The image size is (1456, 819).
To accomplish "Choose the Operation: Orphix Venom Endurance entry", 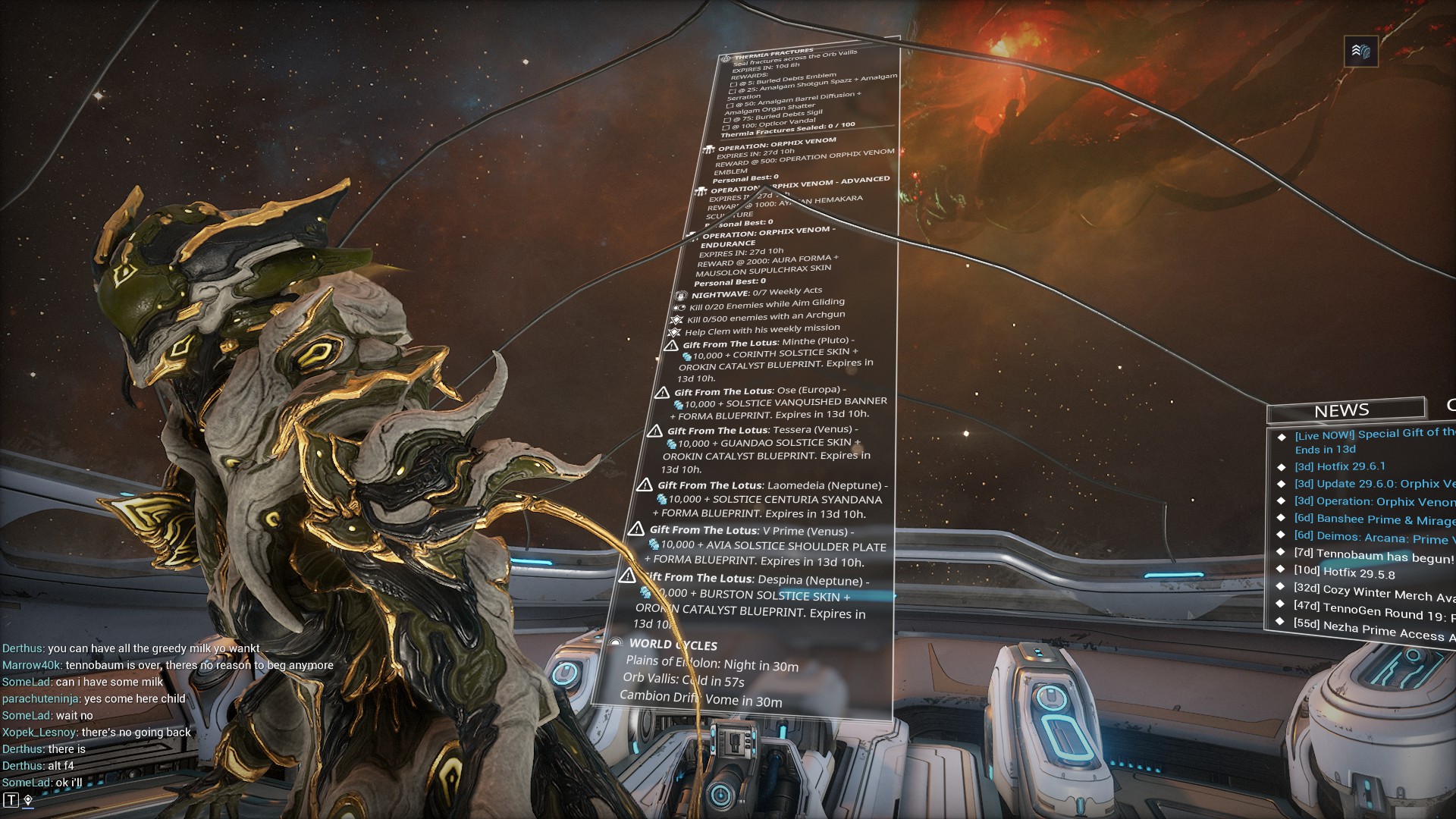I will tap(767, 233).
